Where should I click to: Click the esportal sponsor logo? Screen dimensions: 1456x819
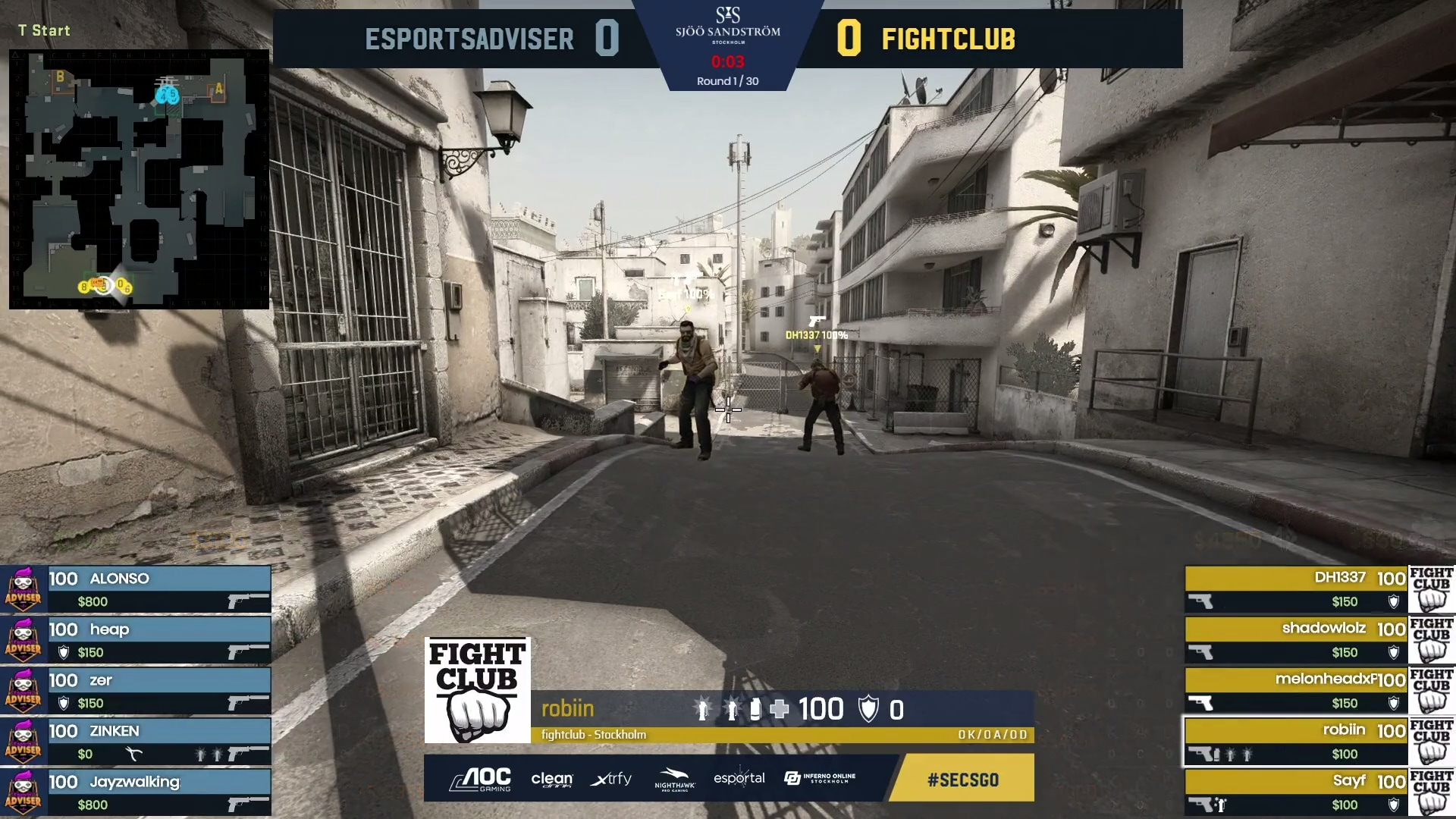coord(740,779)
